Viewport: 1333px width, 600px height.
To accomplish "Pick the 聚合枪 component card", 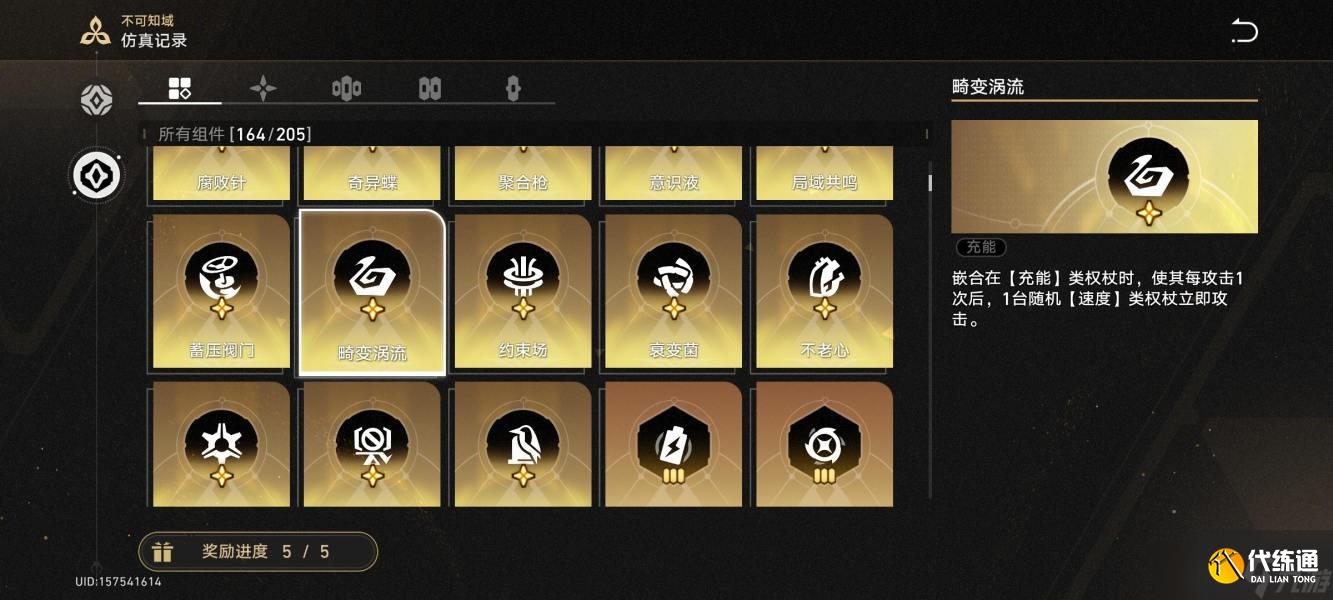I will (x=523, y=174).
